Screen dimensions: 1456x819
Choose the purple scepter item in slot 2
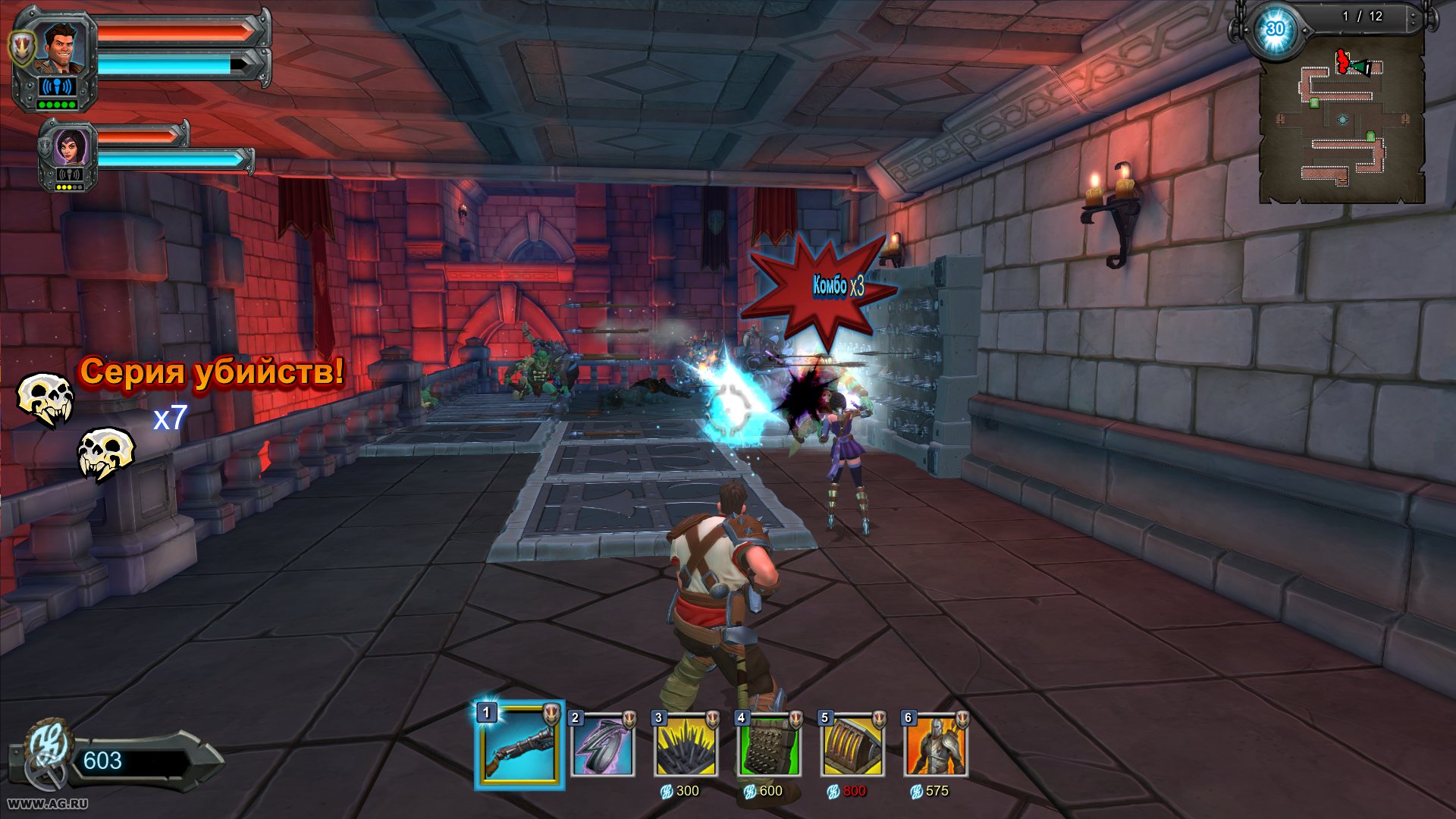603,746
